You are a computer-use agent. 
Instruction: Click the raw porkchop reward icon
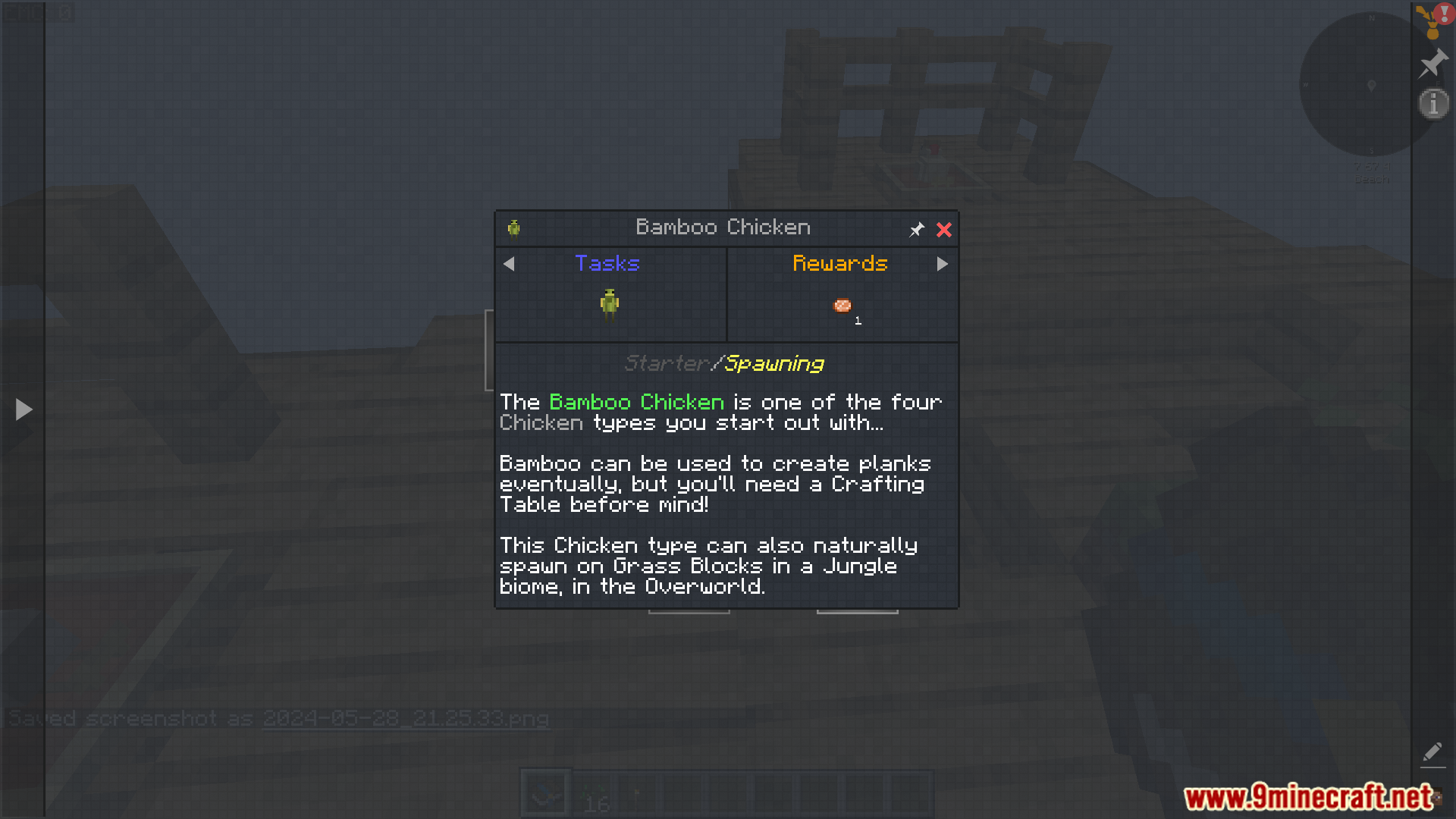click(842, 305)
